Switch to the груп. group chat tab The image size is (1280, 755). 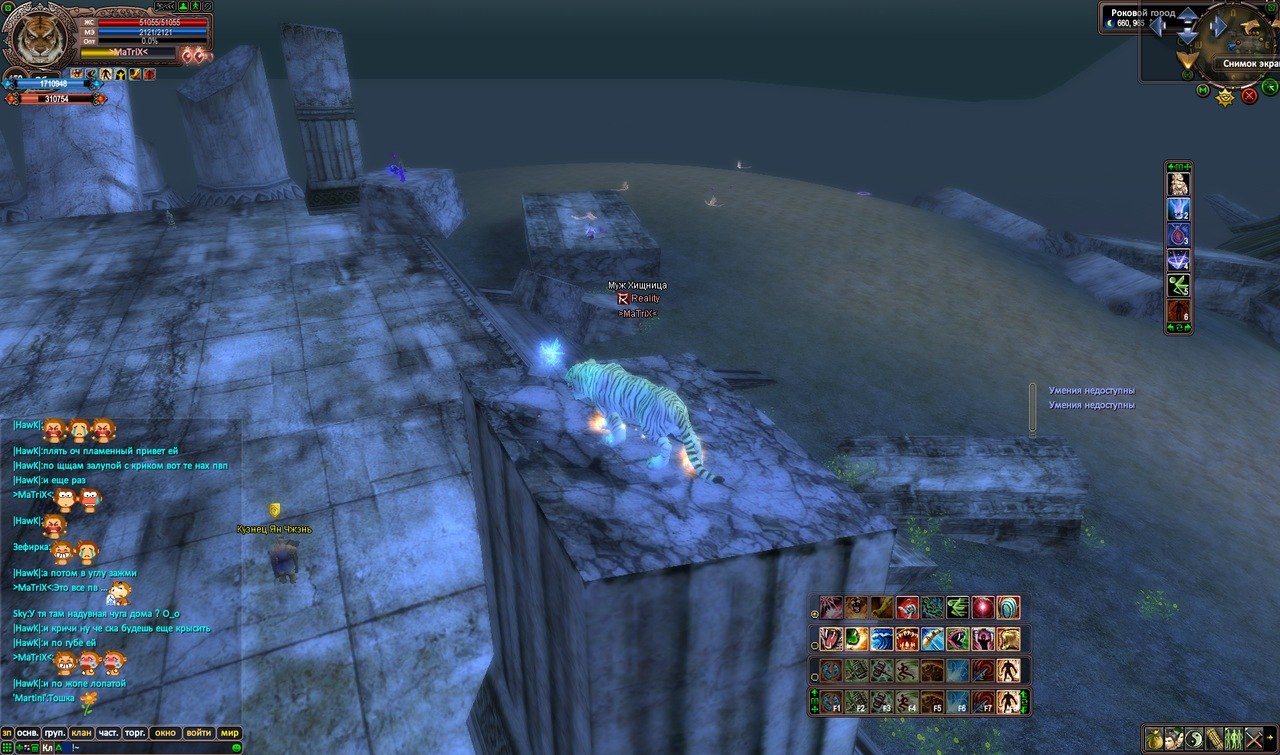pyautogui.click(x=55, y=732)
